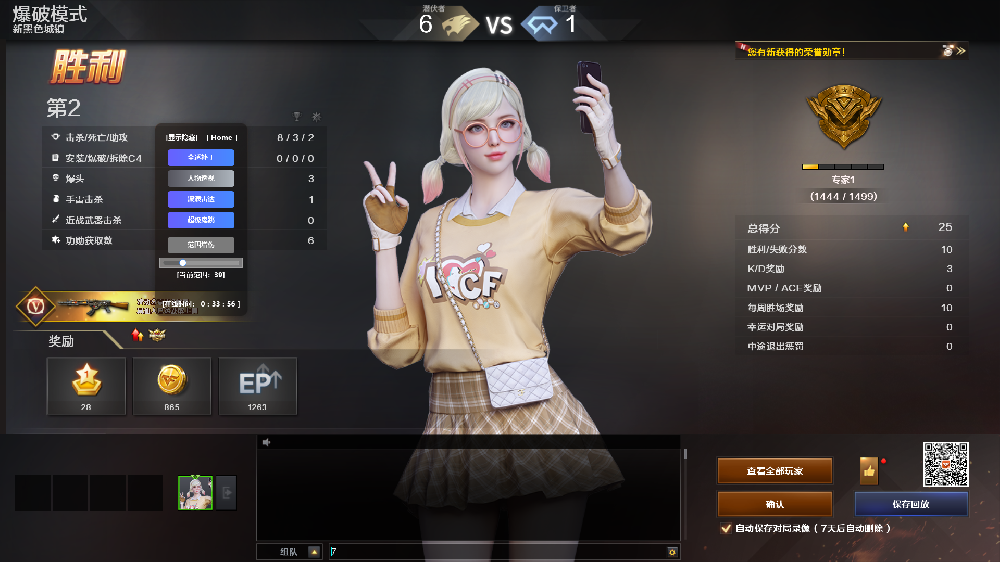Click the speaker icon above the chat box
Viewport: 1000px width, 562px height.
click(x=266, y=442)
